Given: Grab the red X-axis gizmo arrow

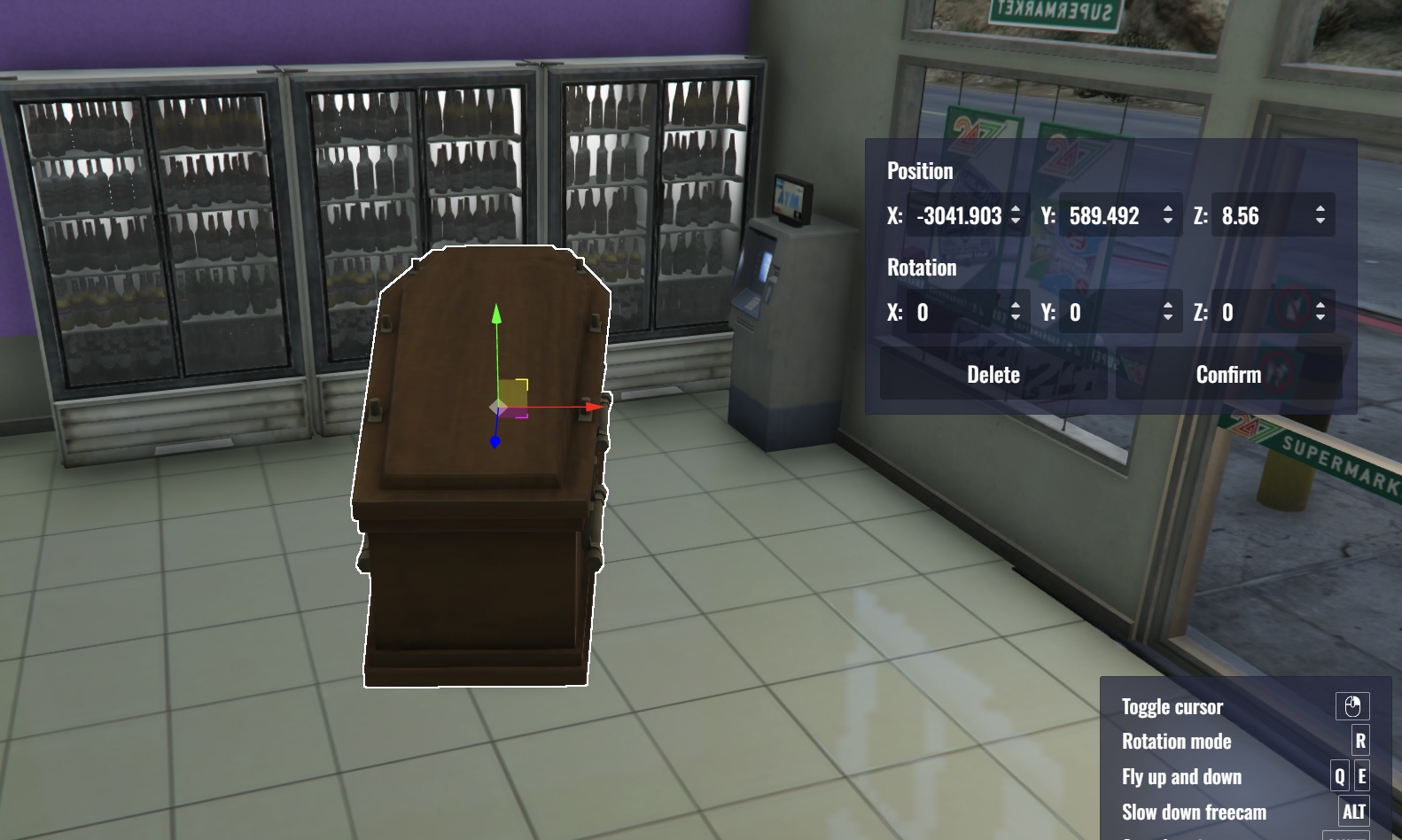Looking at the screenshot, I should (x=593, y=408).
